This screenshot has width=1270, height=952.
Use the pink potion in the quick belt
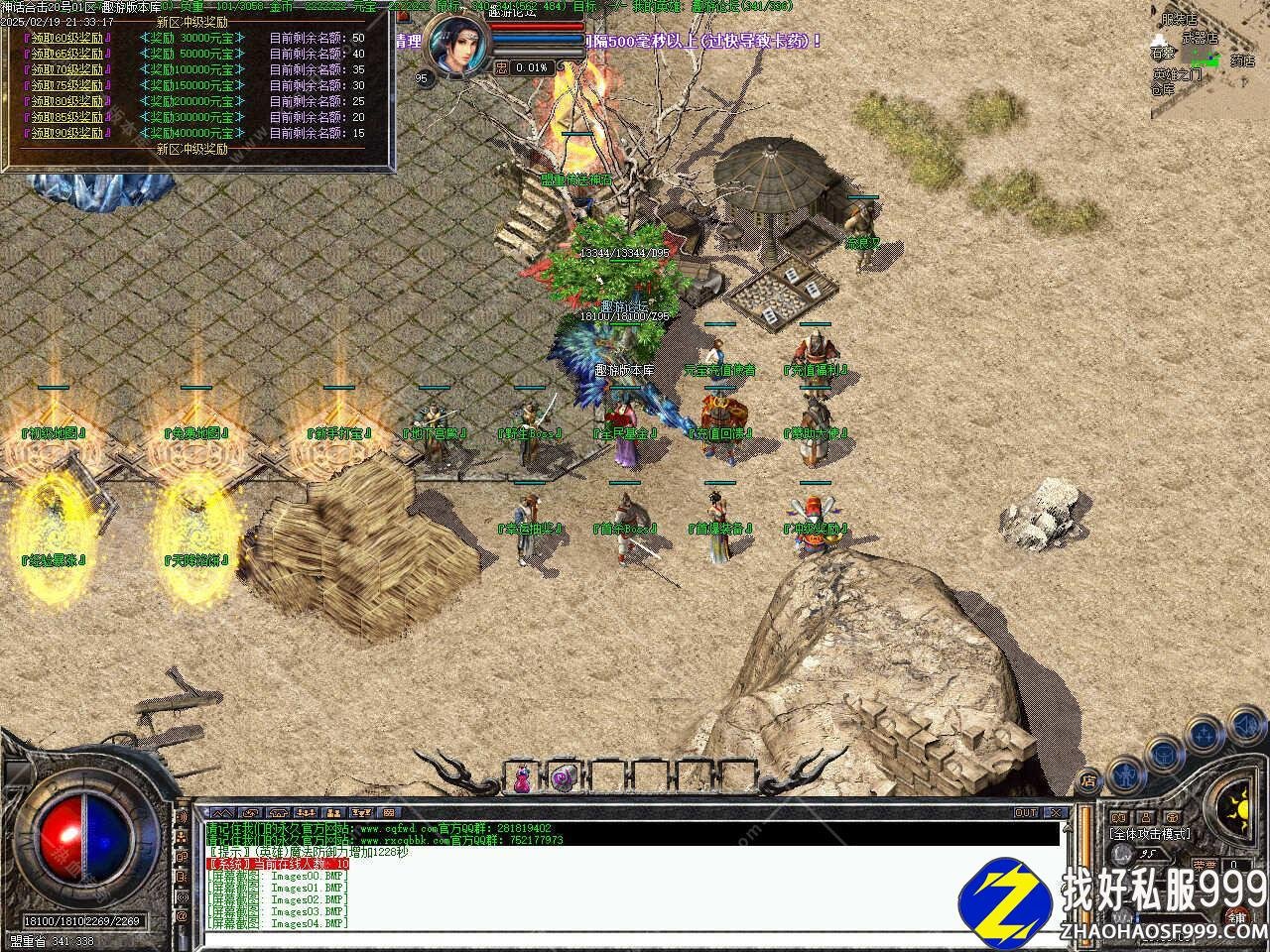522,778
